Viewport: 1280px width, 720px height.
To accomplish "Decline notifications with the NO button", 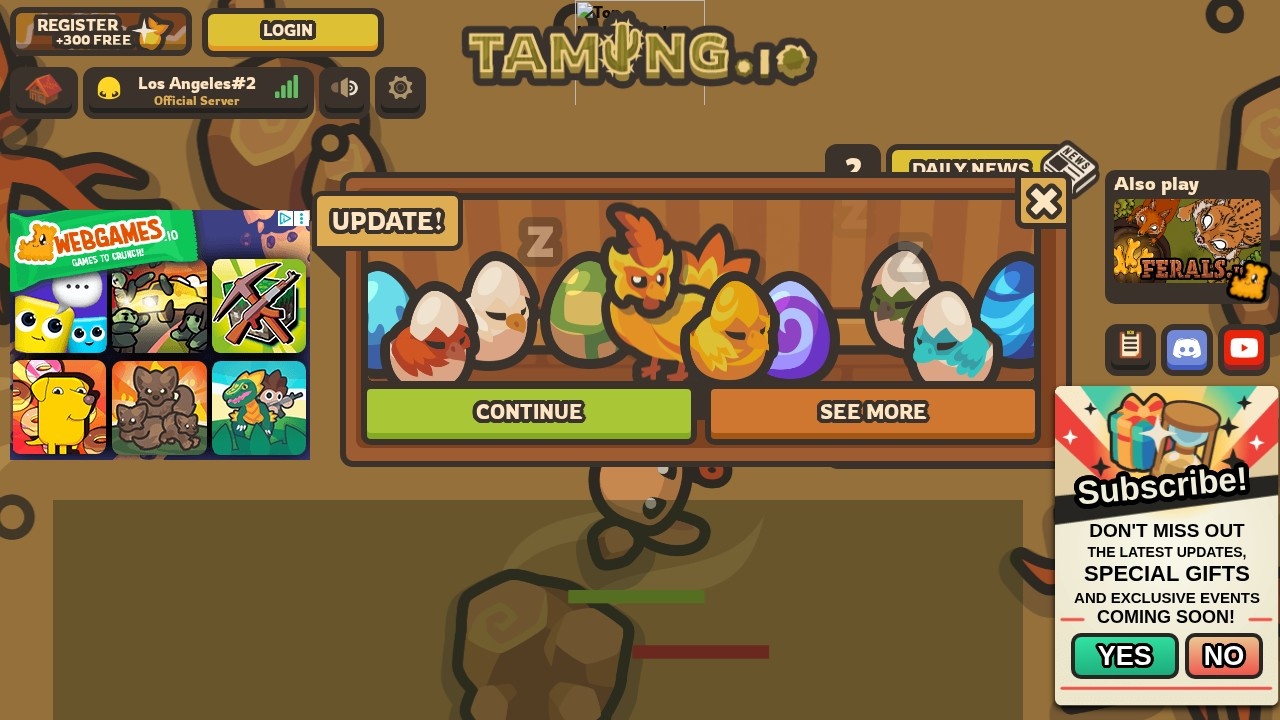I will [1222, 656].
